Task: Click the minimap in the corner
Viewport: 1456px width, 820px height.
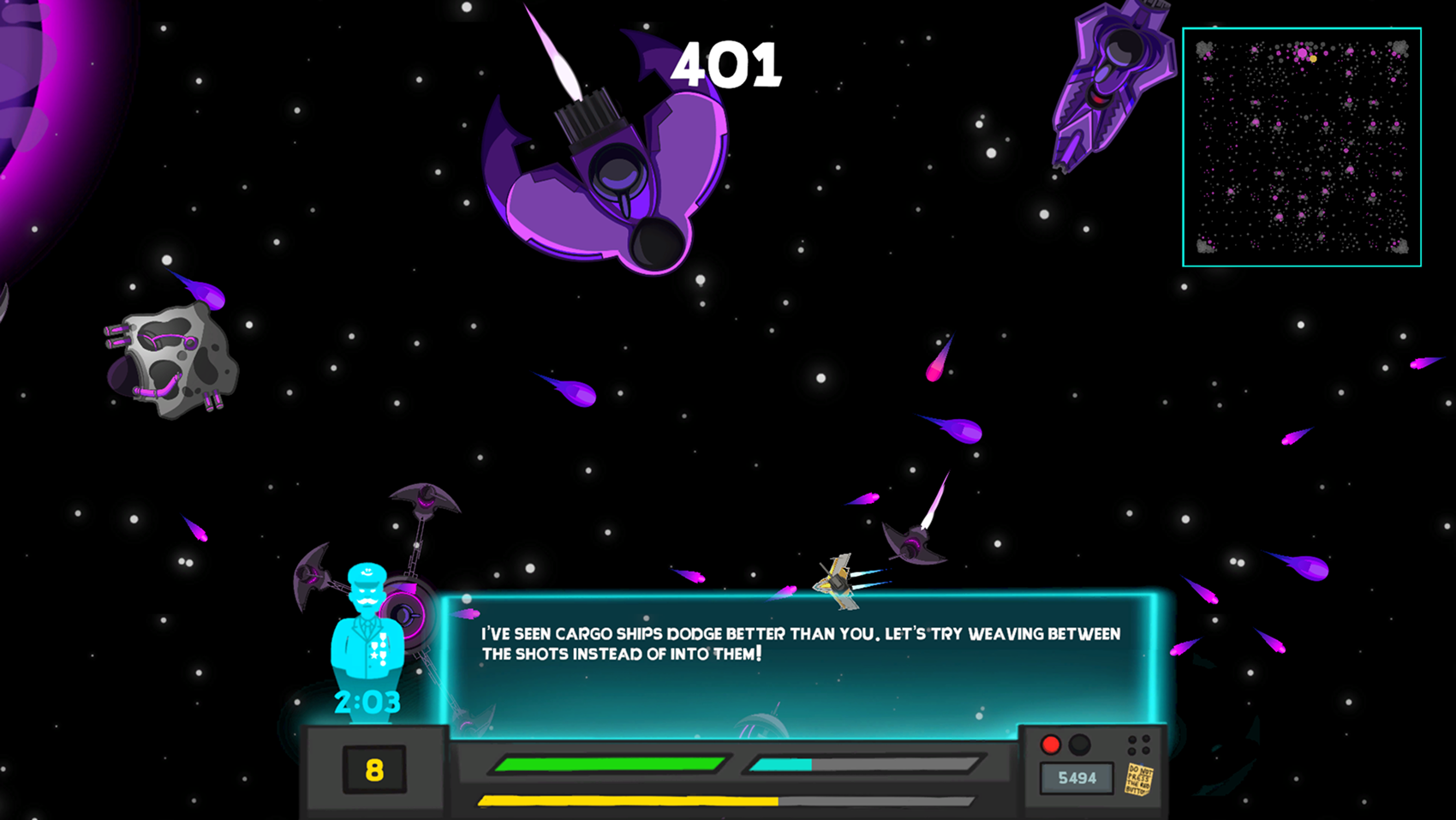Action: point(1301,147)
